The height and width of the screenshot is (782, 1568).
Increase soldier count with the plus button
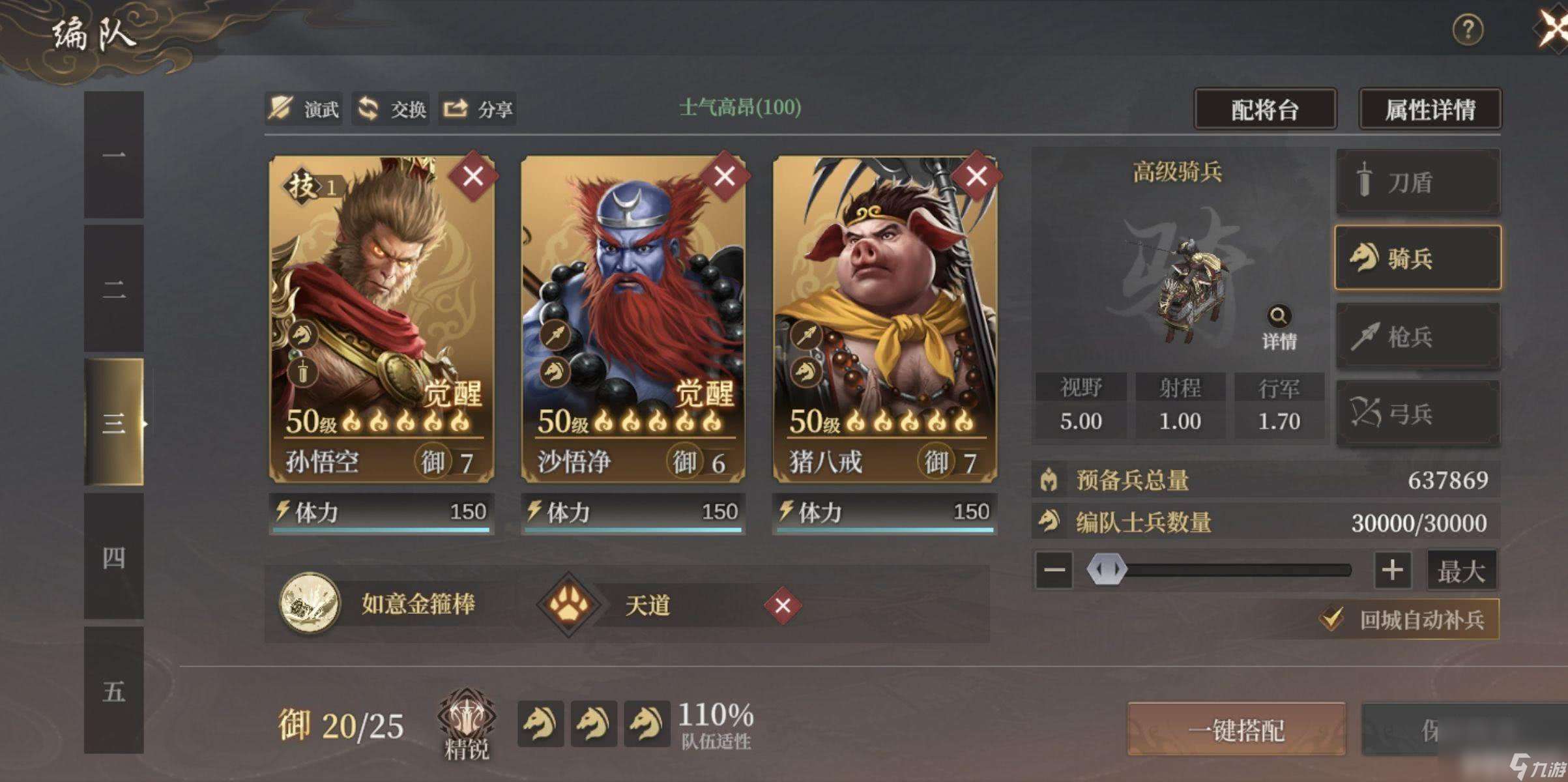(1392, 570)
